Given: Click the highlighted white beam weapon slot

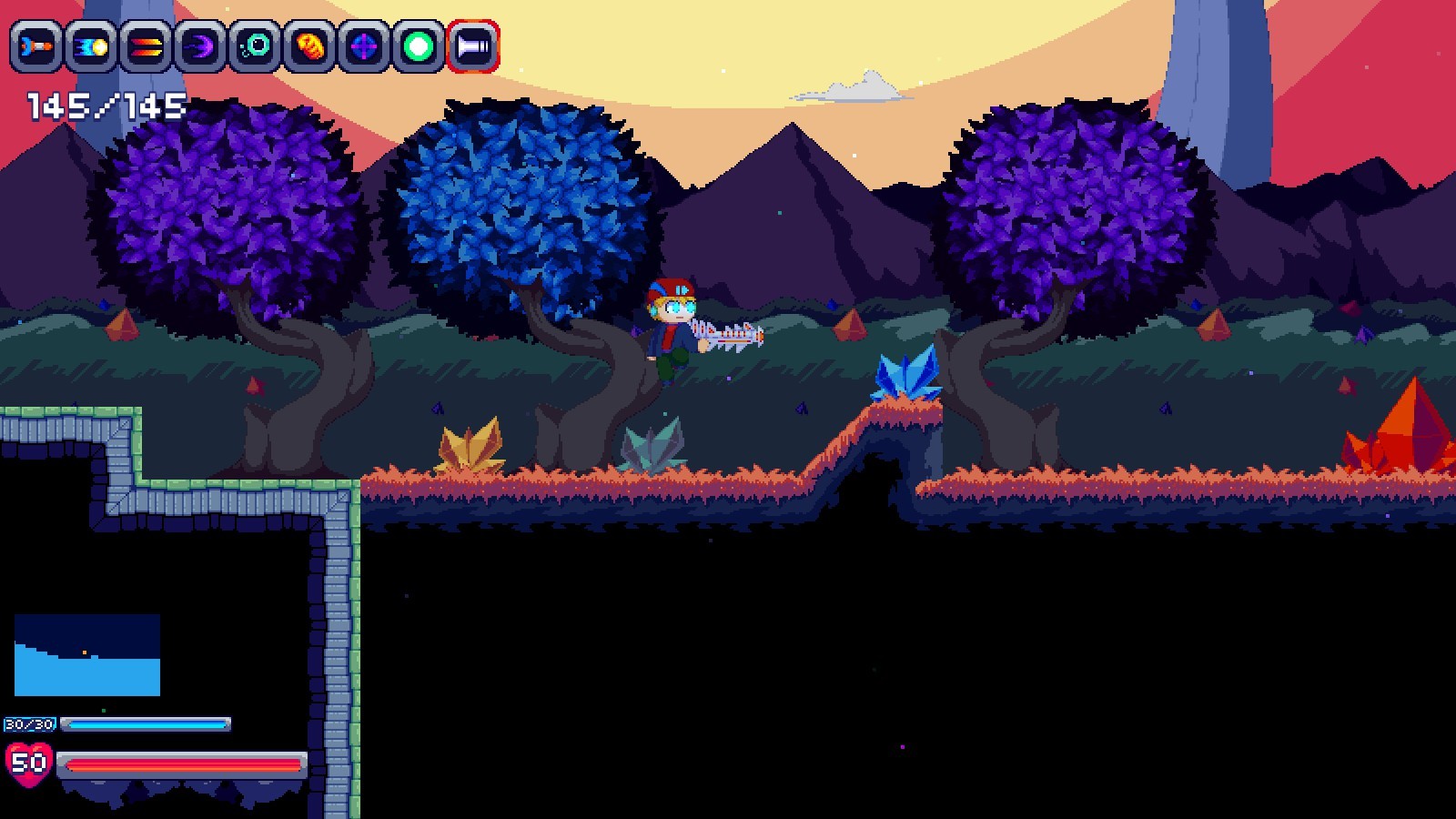Looking at the screenshot, I should pos(473,46).
